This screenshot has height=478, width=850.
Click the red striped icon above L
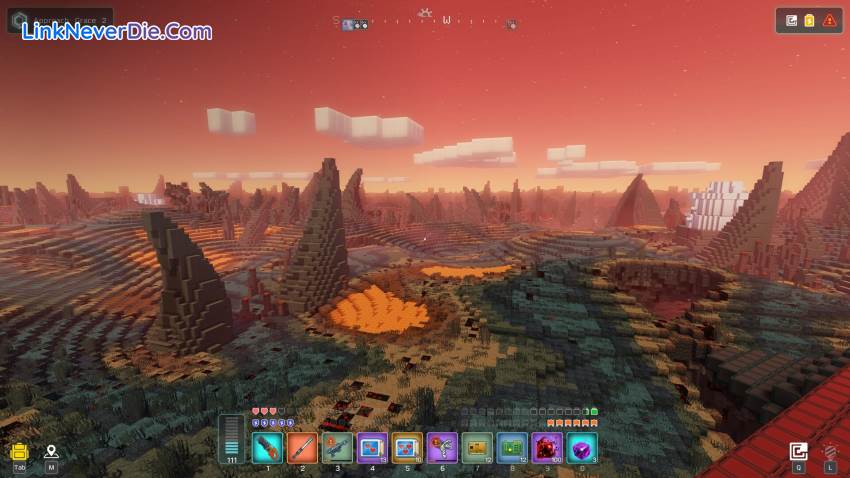tap(829, 451)
